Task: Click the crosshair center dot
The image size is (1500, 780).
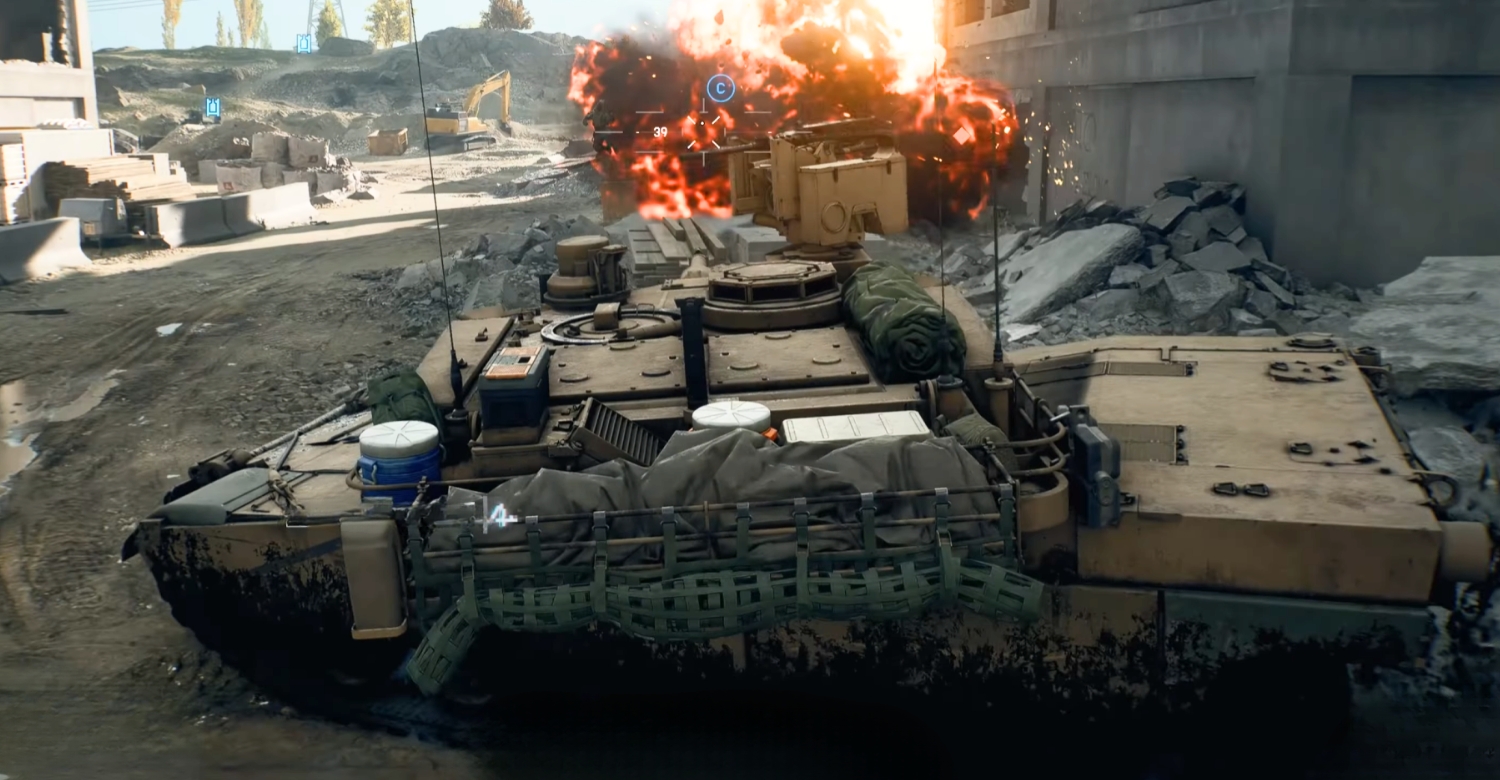Action: [702, 123]
